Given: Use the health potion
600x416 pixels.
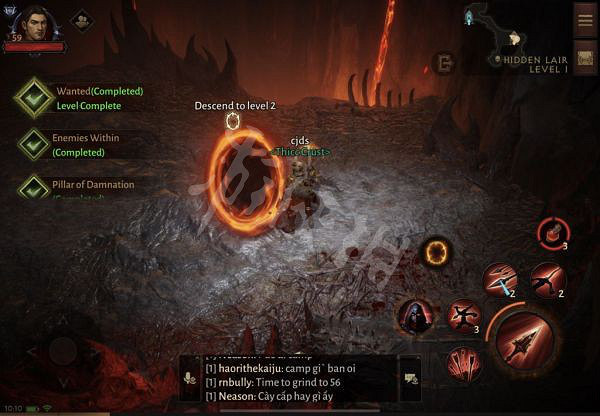Looking at the screenshot, I should point(553,233).
